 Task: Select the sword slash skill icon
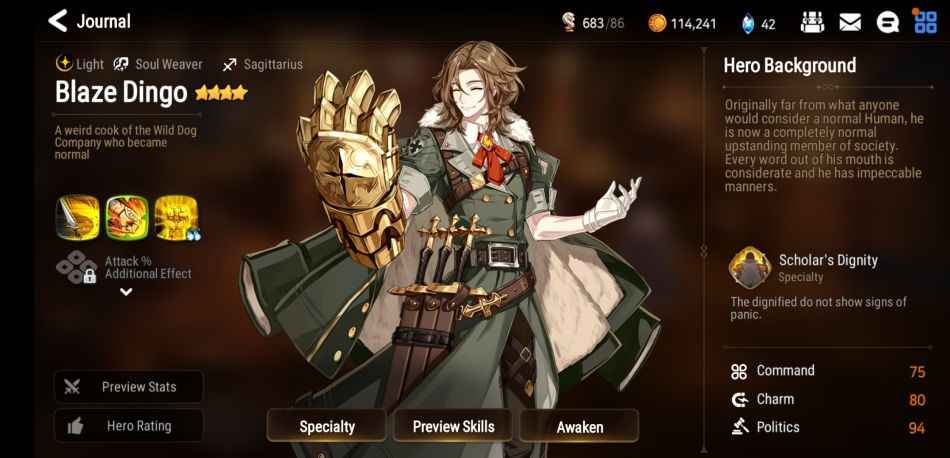click(x=78, y=217)
